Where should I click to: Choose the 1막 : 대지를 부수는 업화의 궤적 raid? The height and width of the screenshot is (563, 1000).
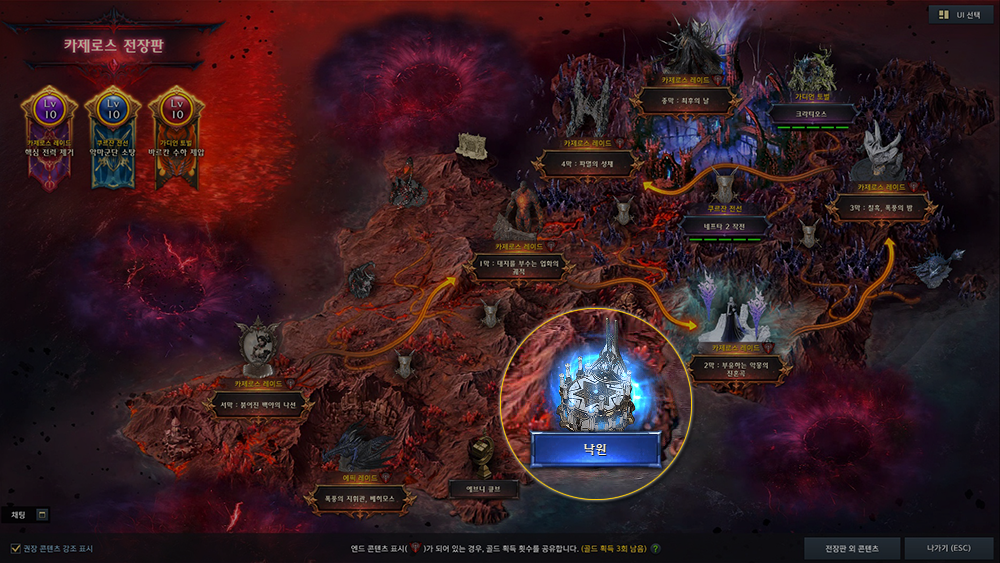point(520,266)
